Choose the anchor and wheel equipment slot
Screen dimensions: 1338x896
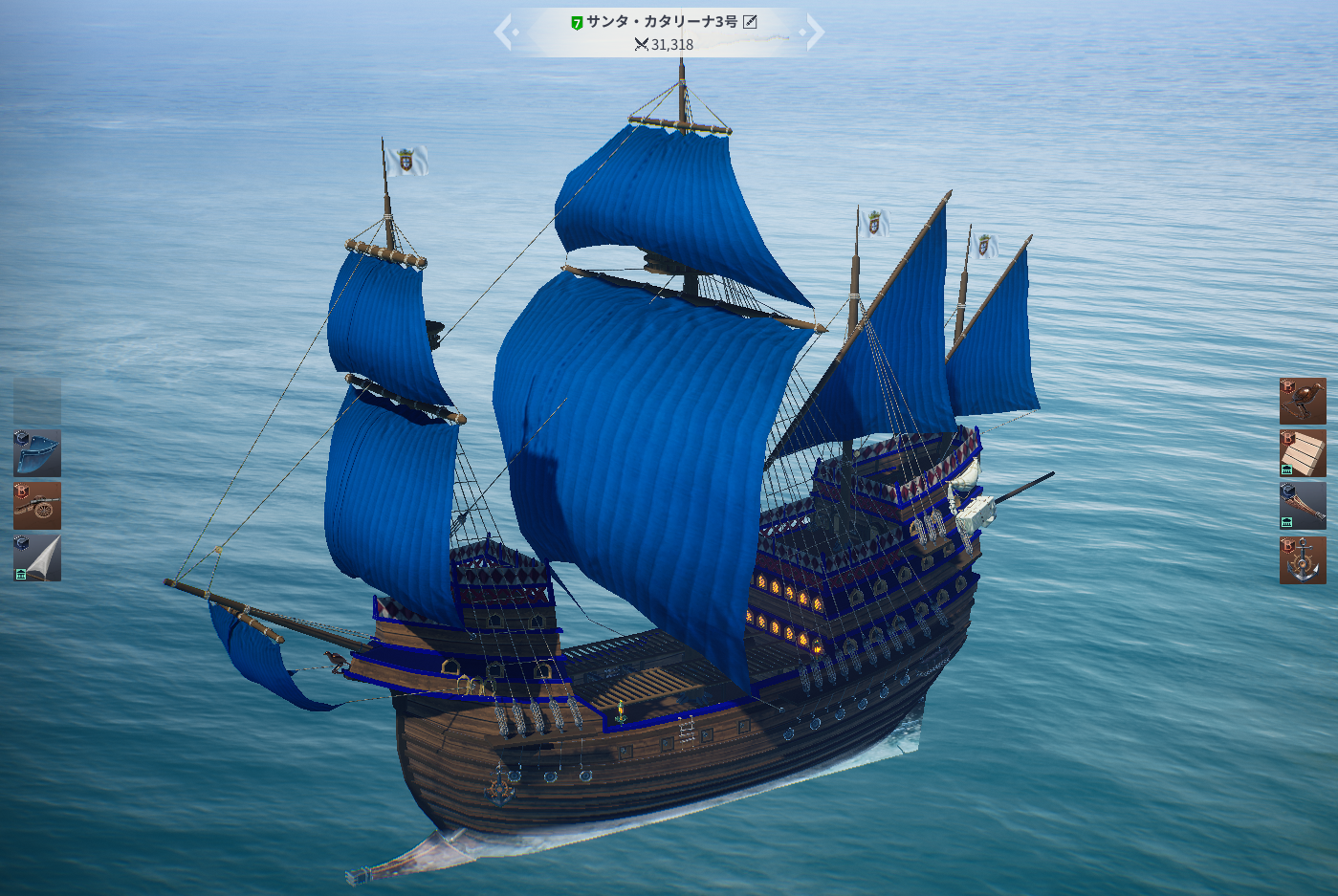coord(1303,559)
